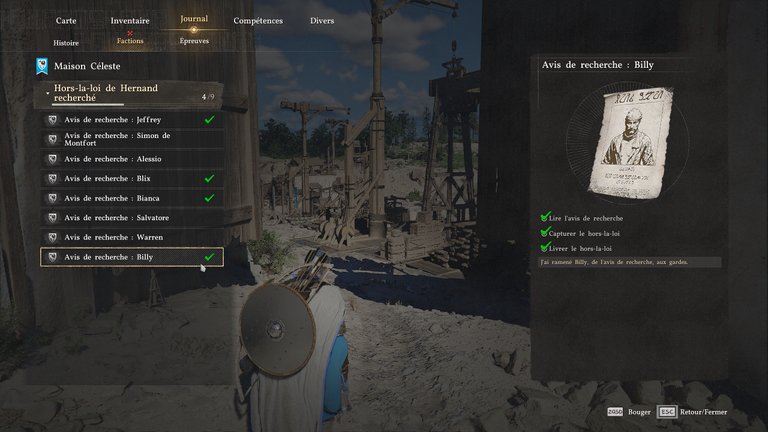Viewport: 768px width, 432px height.
Task: Open the Carte tab
Action: click(66, 20)
